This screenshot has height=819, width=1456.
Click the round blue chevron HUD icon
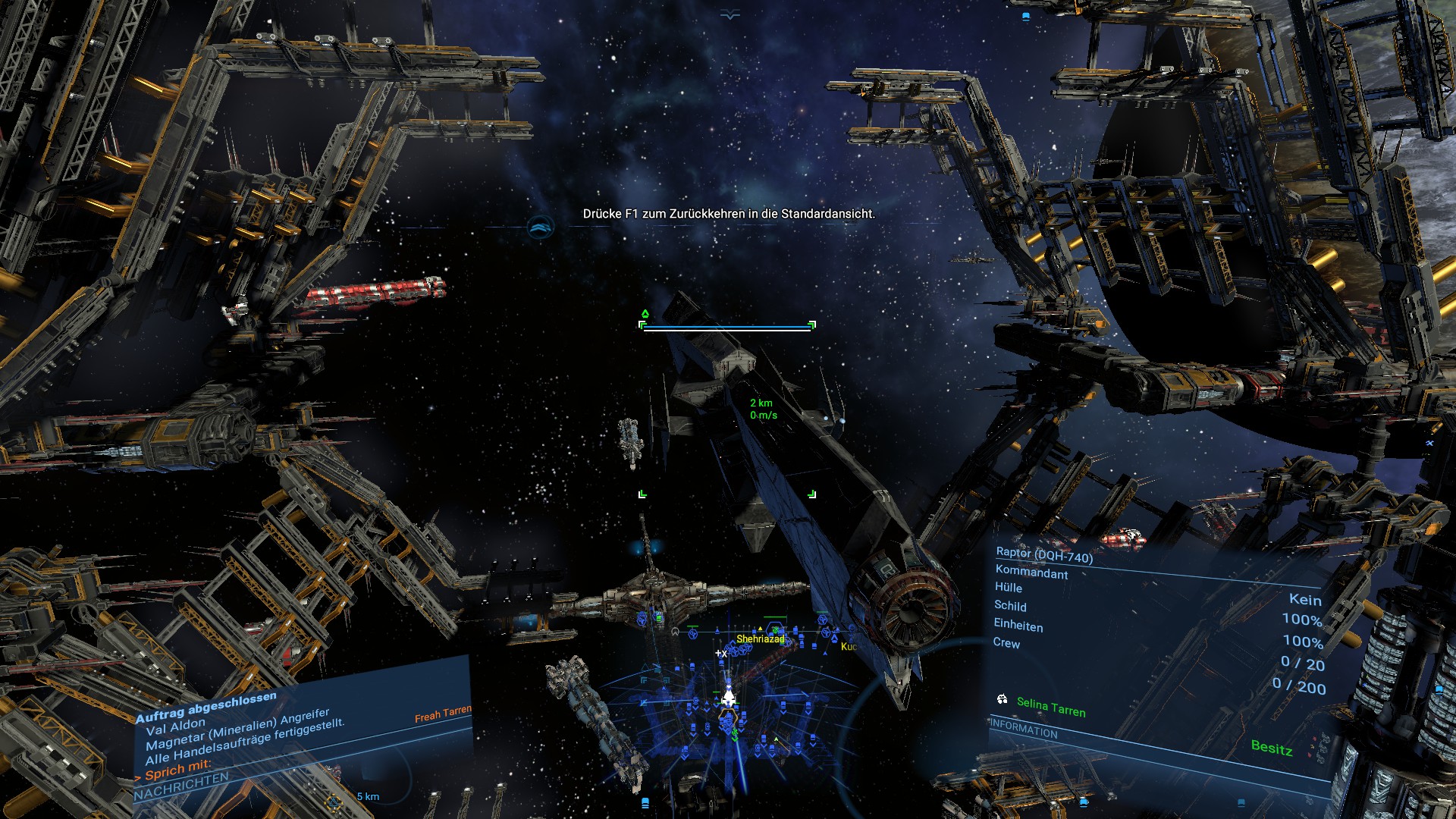tap(540, 226)
